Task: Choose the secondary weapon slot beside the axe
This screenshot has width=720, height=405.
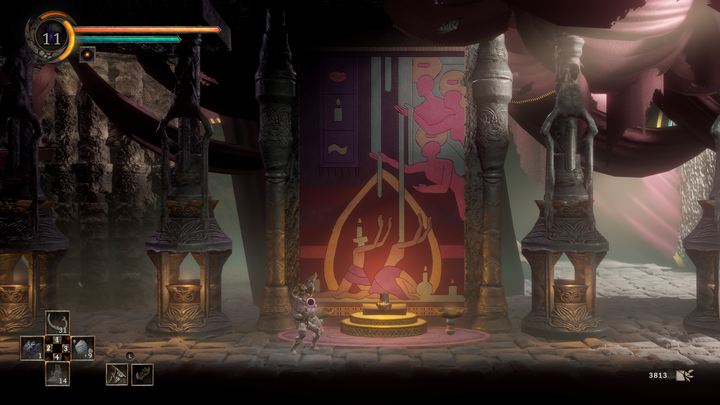Action: [142, 373]
